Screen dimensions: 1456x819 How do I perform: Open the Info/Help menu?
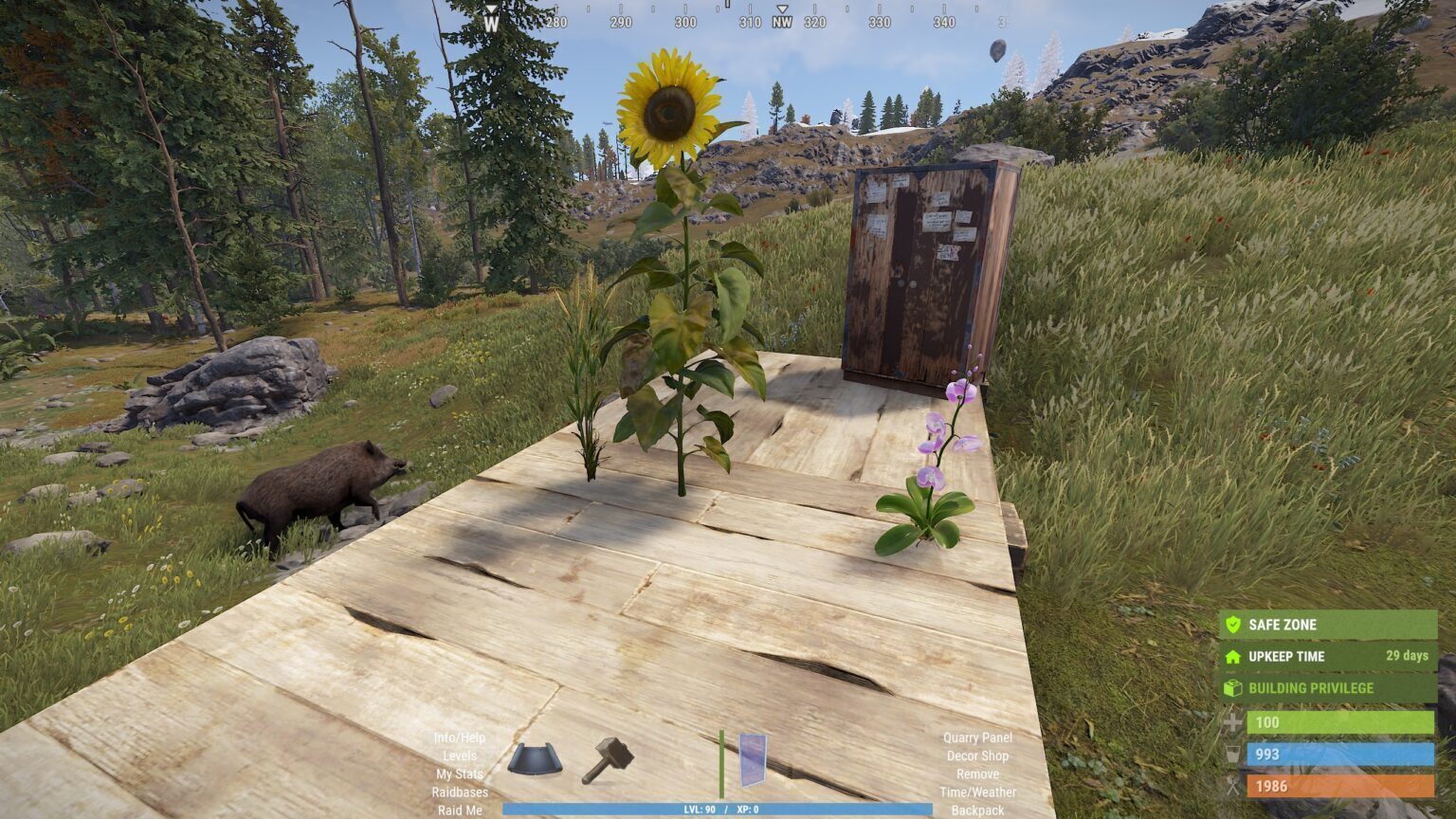tap(460, 737)
